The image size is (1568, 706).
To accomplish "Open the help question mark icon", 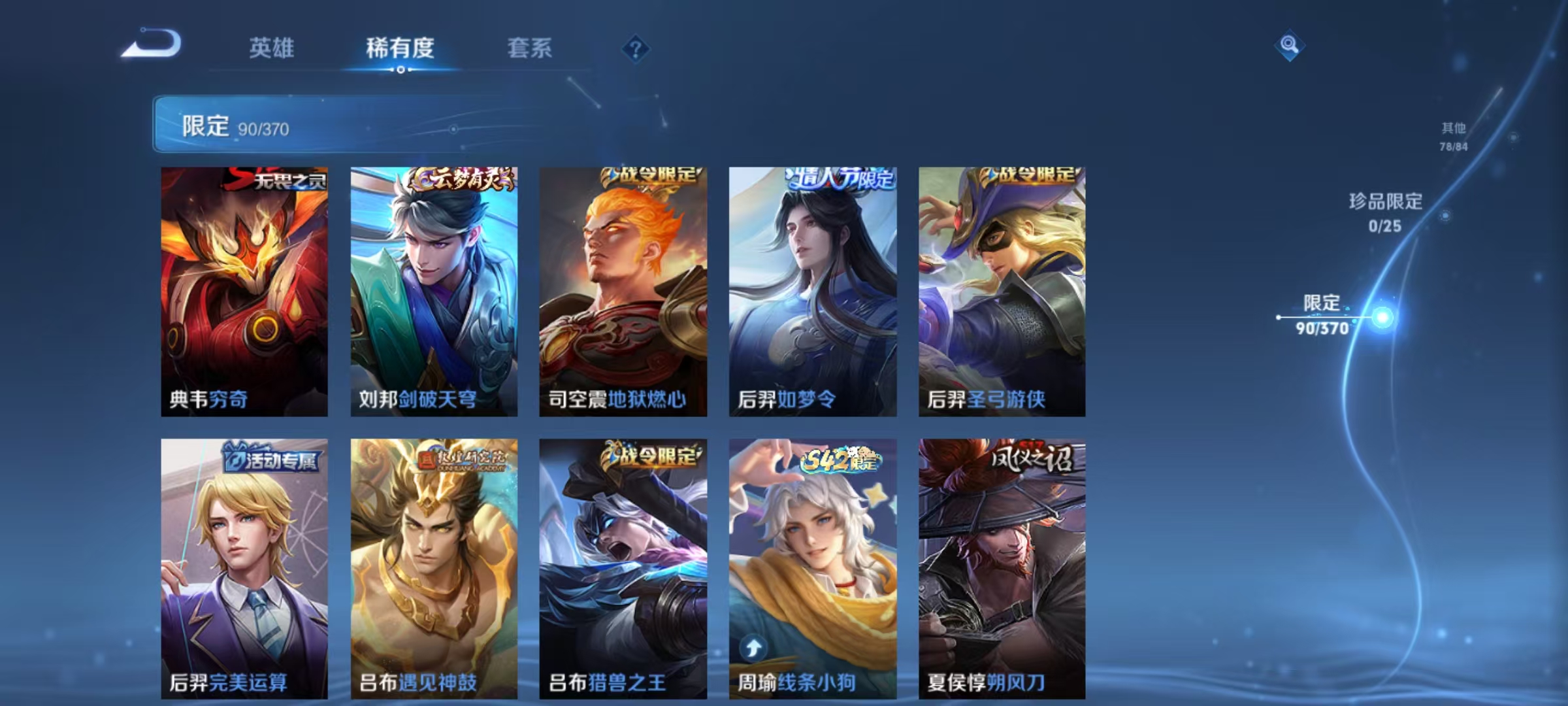I will pos(636,49).
